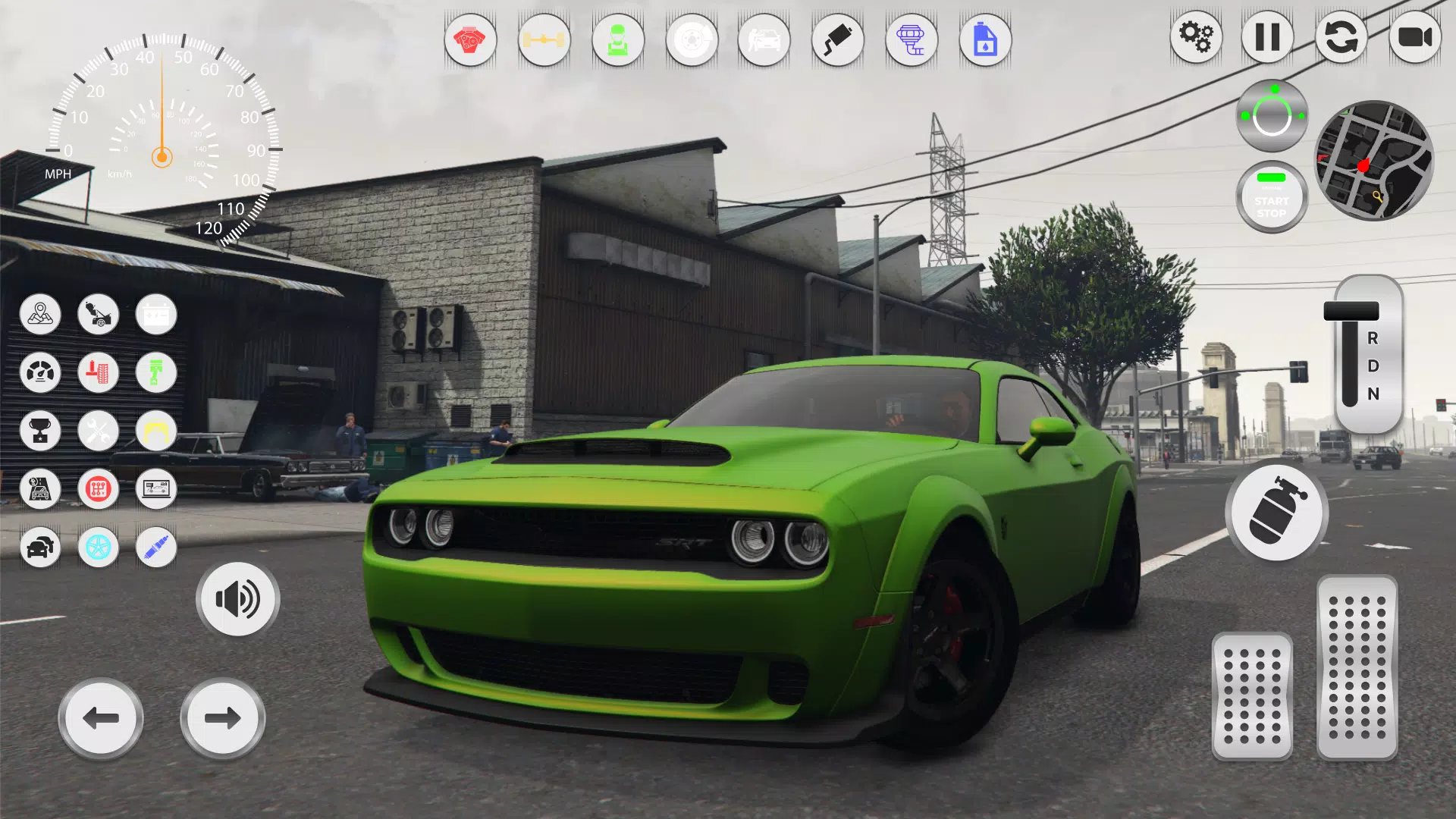This screenshot has width=1456, height=819.
Task: Open the trophy achievements icon
Action: [40, 431]
